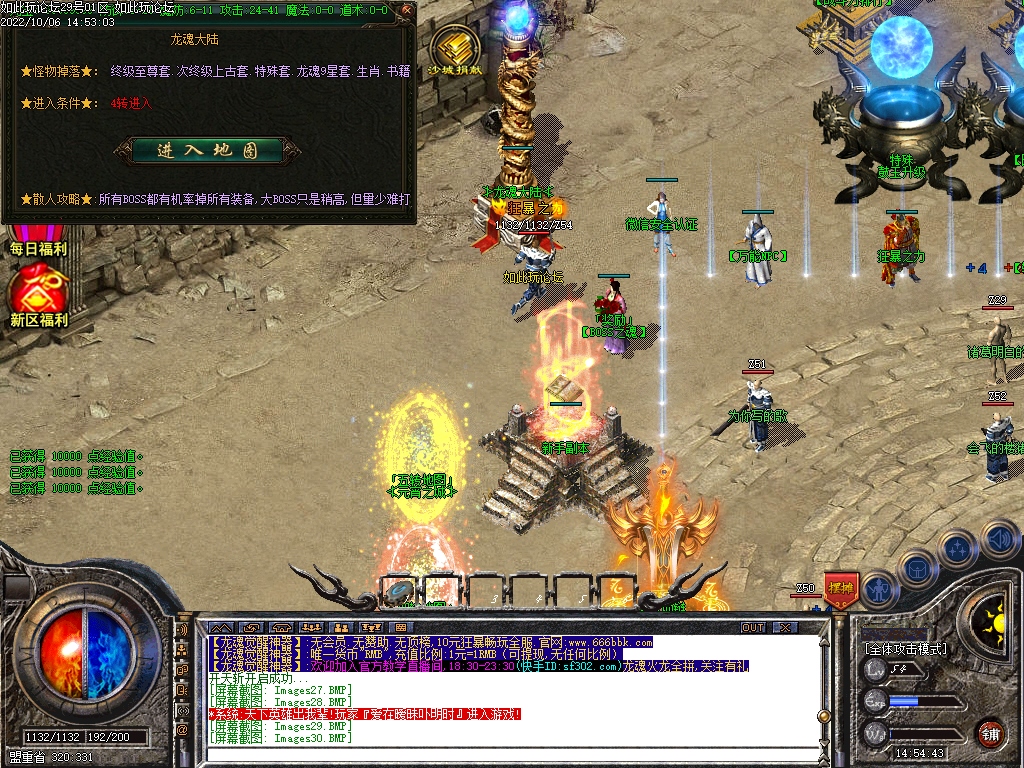
Task: Select the item in the first hotbar slot
Action: [400, 590]
